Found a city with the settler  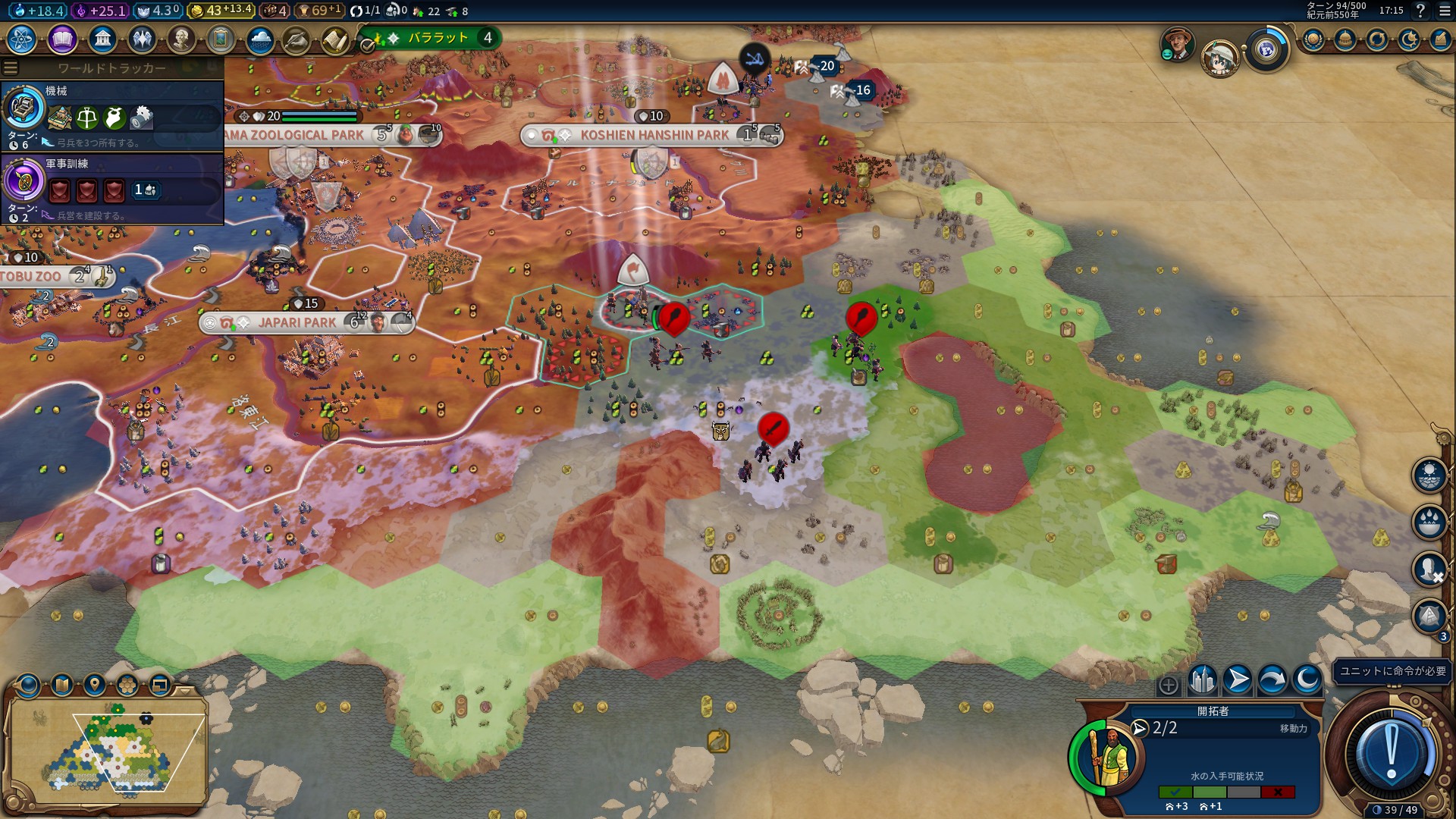tap(1203, 679)
